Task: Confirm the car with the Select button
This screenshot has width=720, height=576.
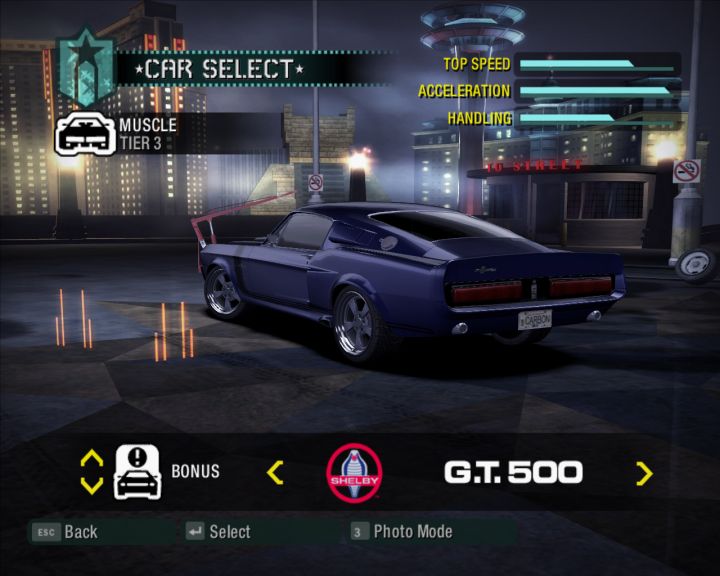Action: tap(218, 532)
